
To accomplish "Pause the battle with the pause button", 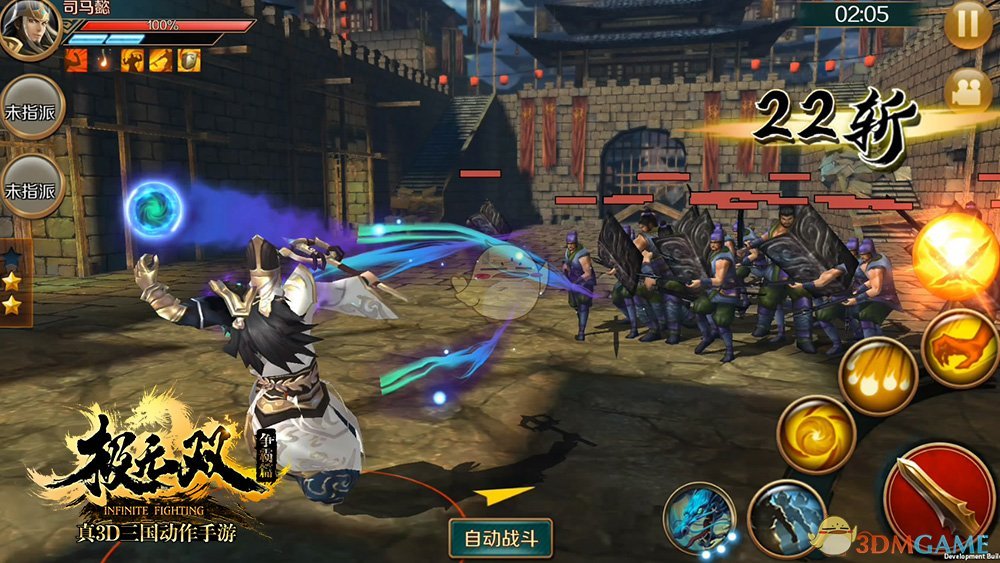I will 967,26.
